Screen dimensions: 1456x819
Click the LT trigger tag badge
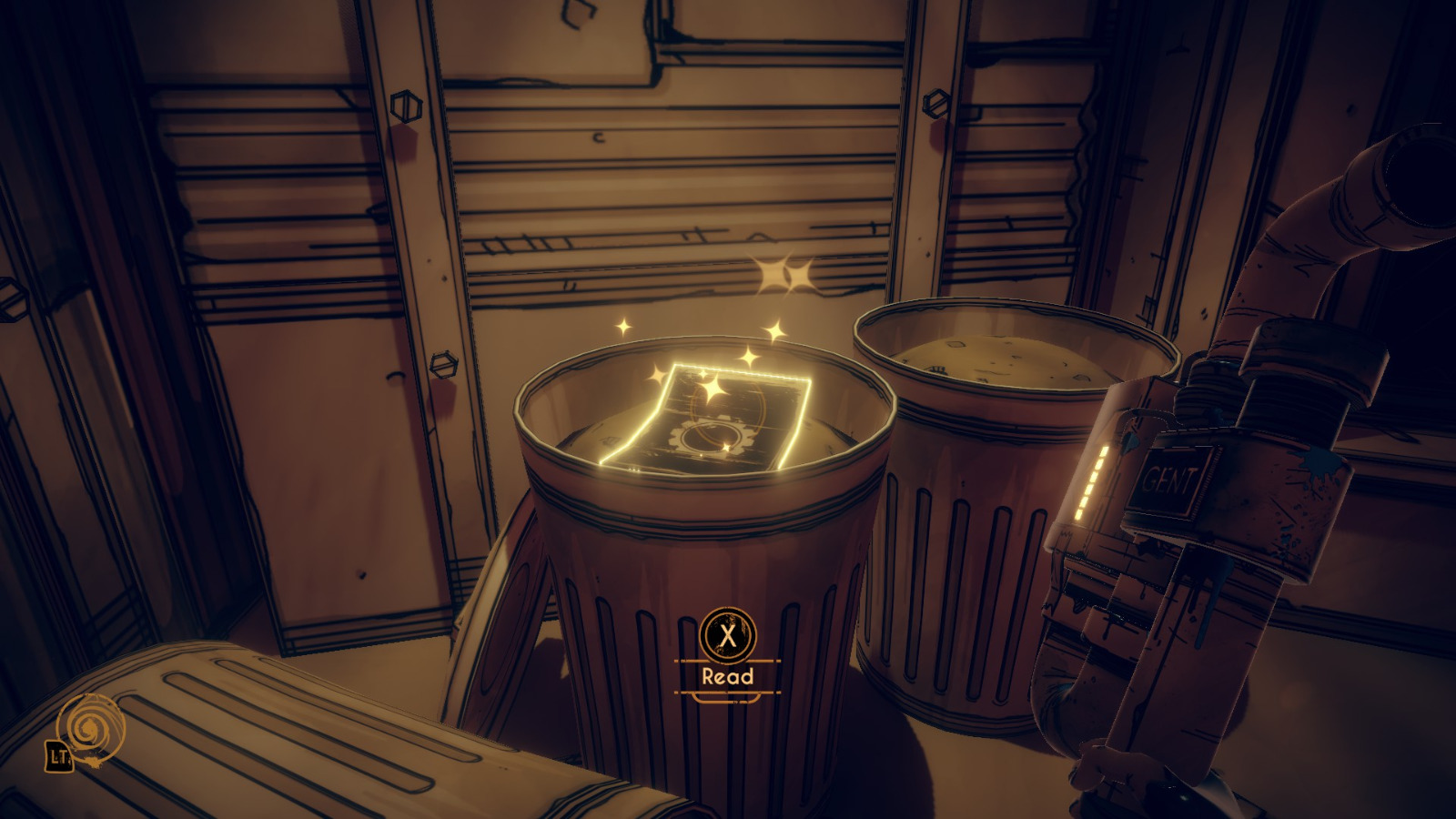click(58, 756)
